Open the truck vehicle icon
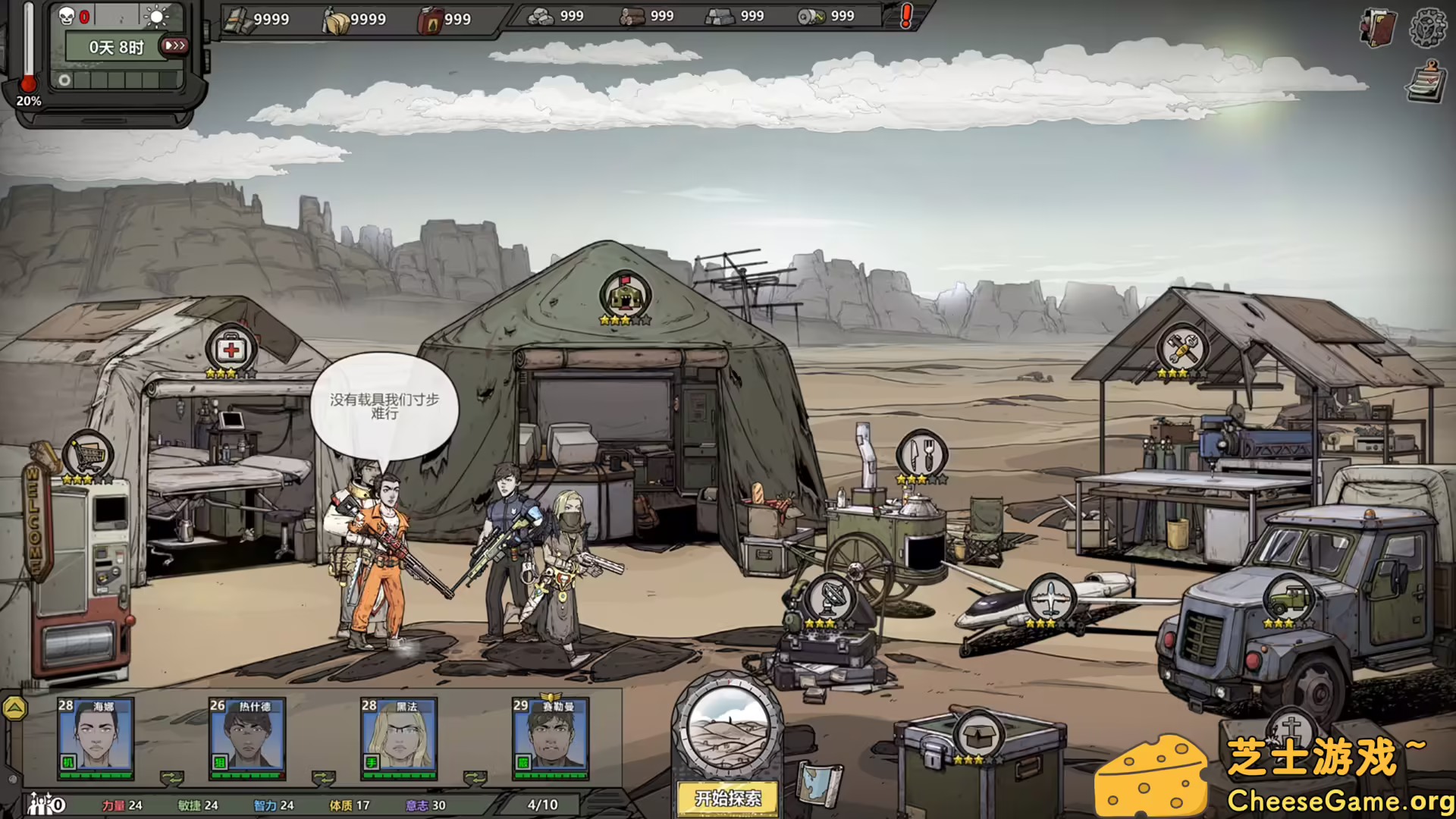Viewport: 1456px width, 819px height. [x=1288, y=598]
